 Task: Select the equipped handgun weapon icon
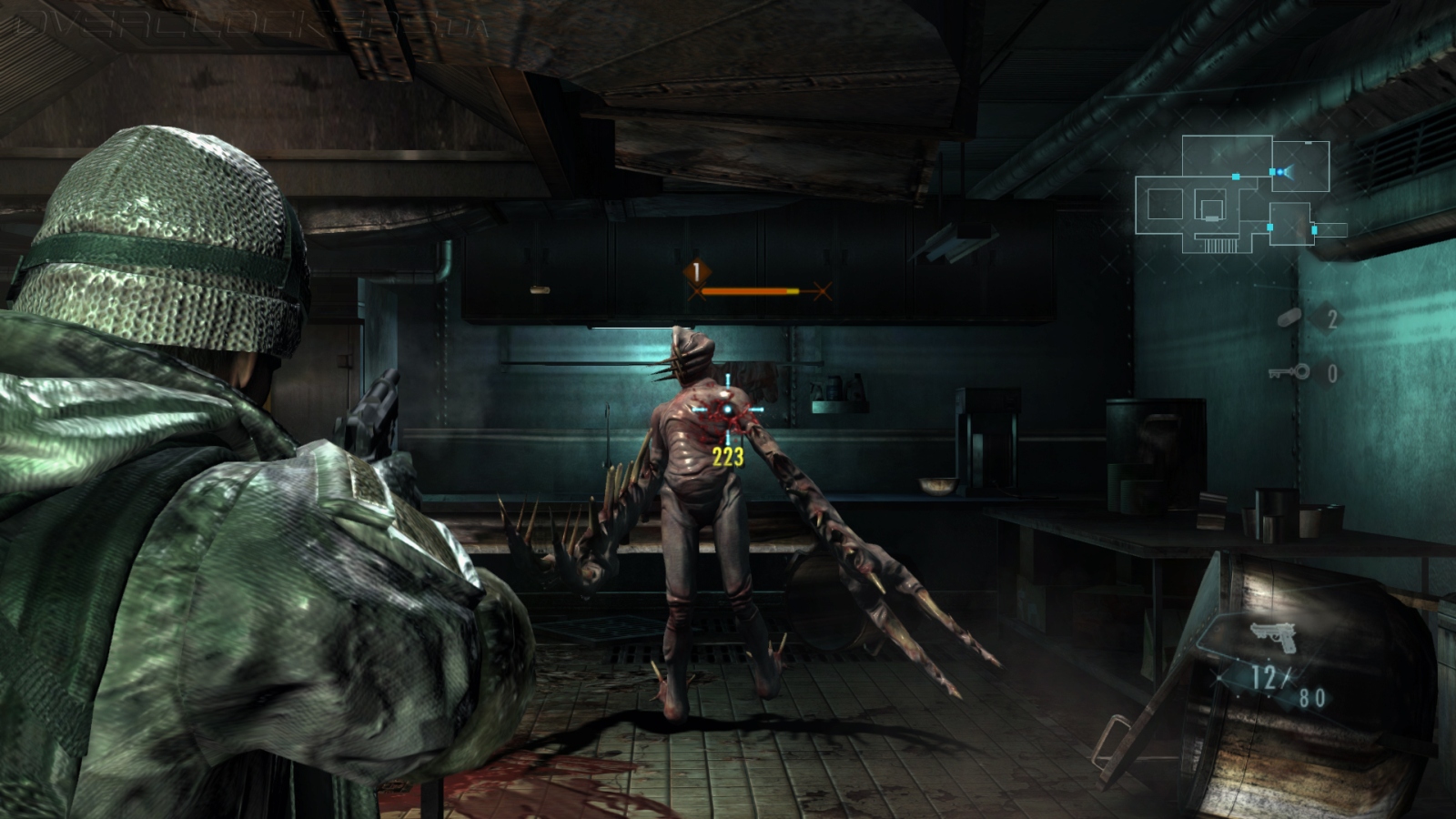coord(1273,636)
